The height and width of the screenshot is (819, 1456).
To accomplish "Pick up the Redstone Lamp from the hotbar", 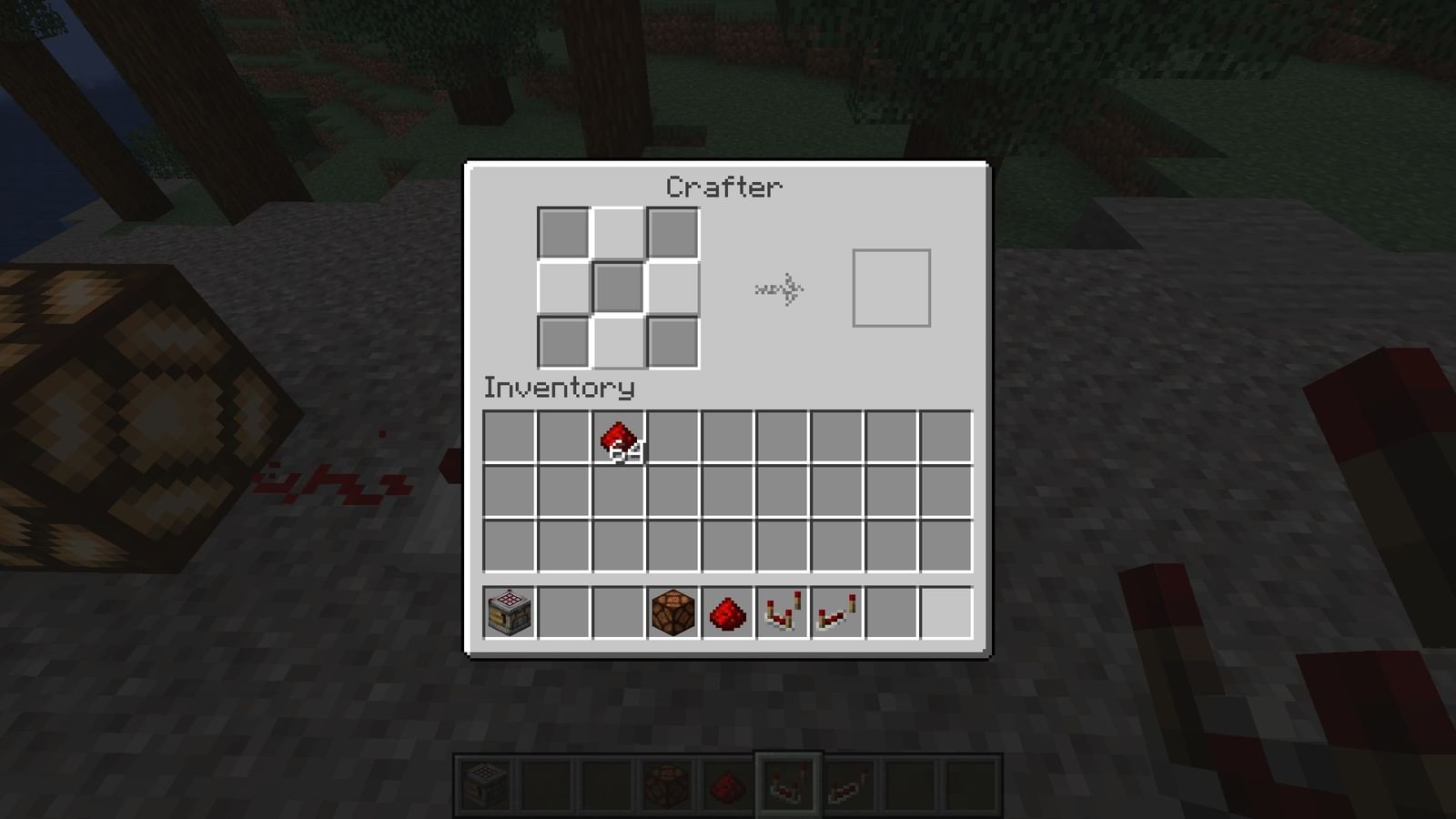I will tap(673, 612).
